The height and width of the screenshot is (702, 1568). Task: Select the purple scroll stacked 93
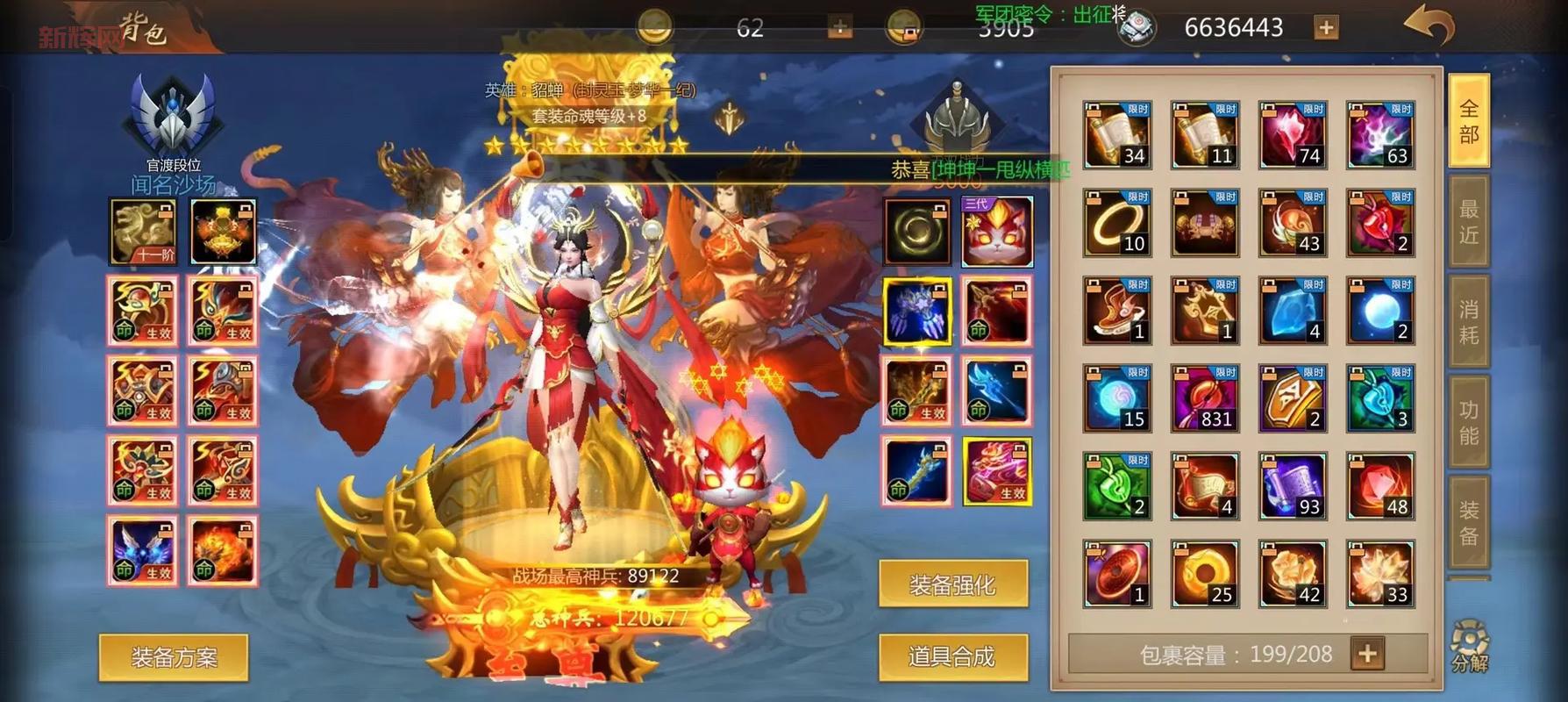coord(1292,485)
